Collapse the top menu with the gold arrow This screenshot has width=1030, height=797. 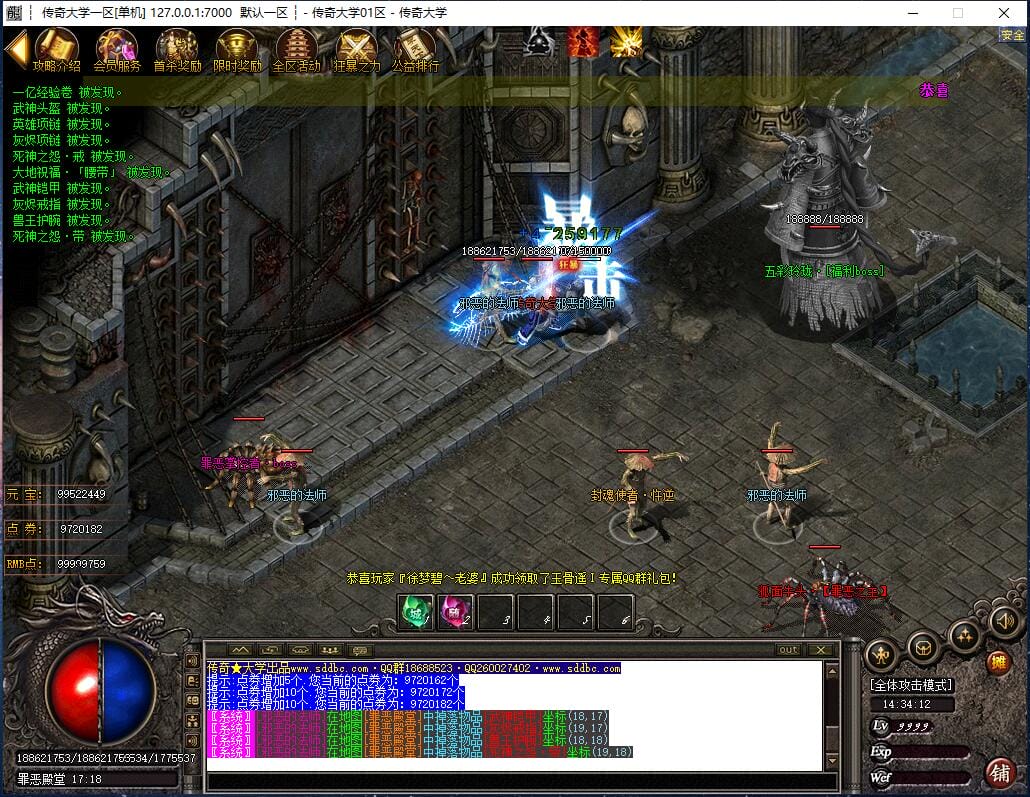pos(16,49)
